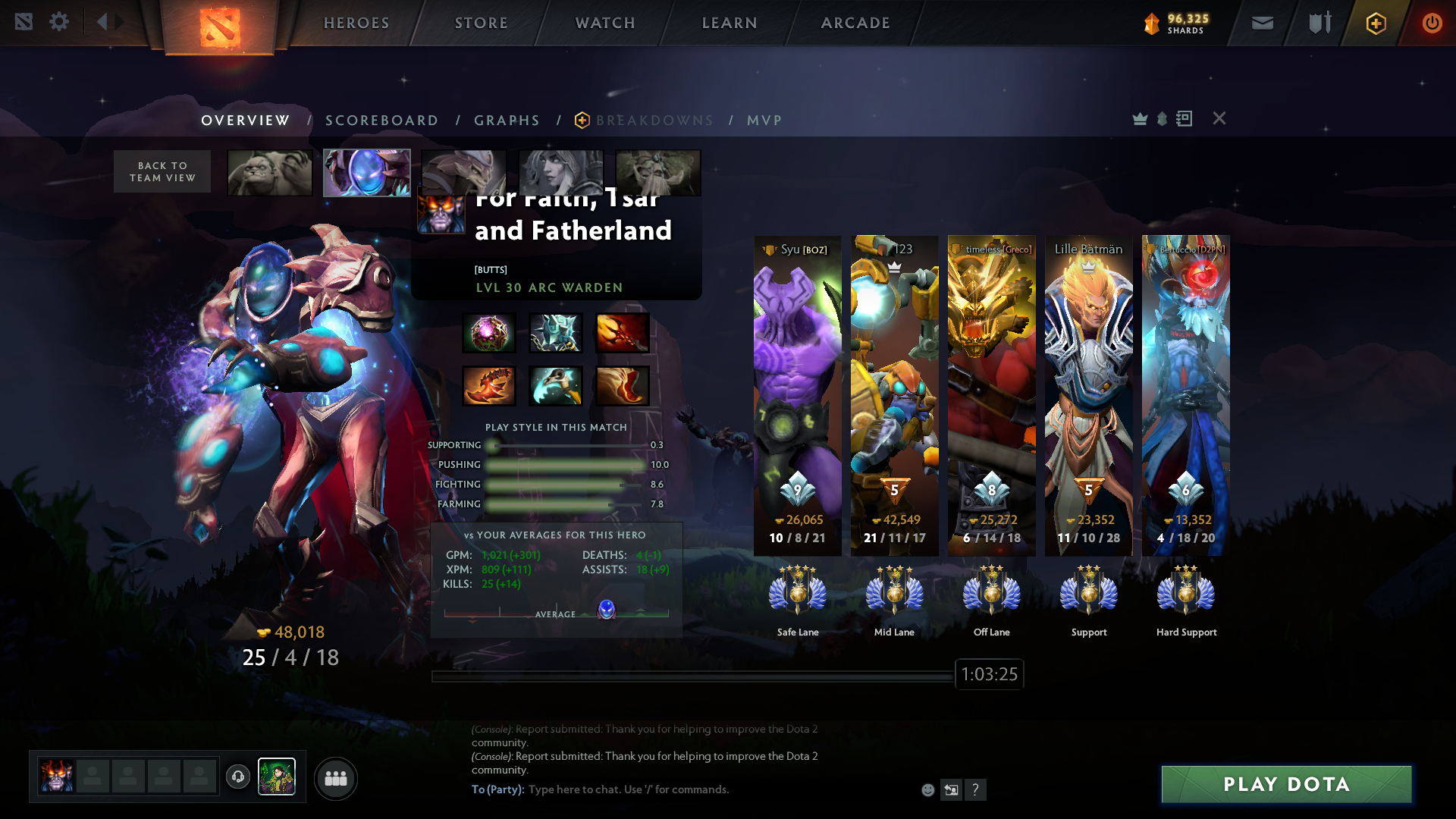
Task: Return with Back to Team View
Action: tap(162, 171)
